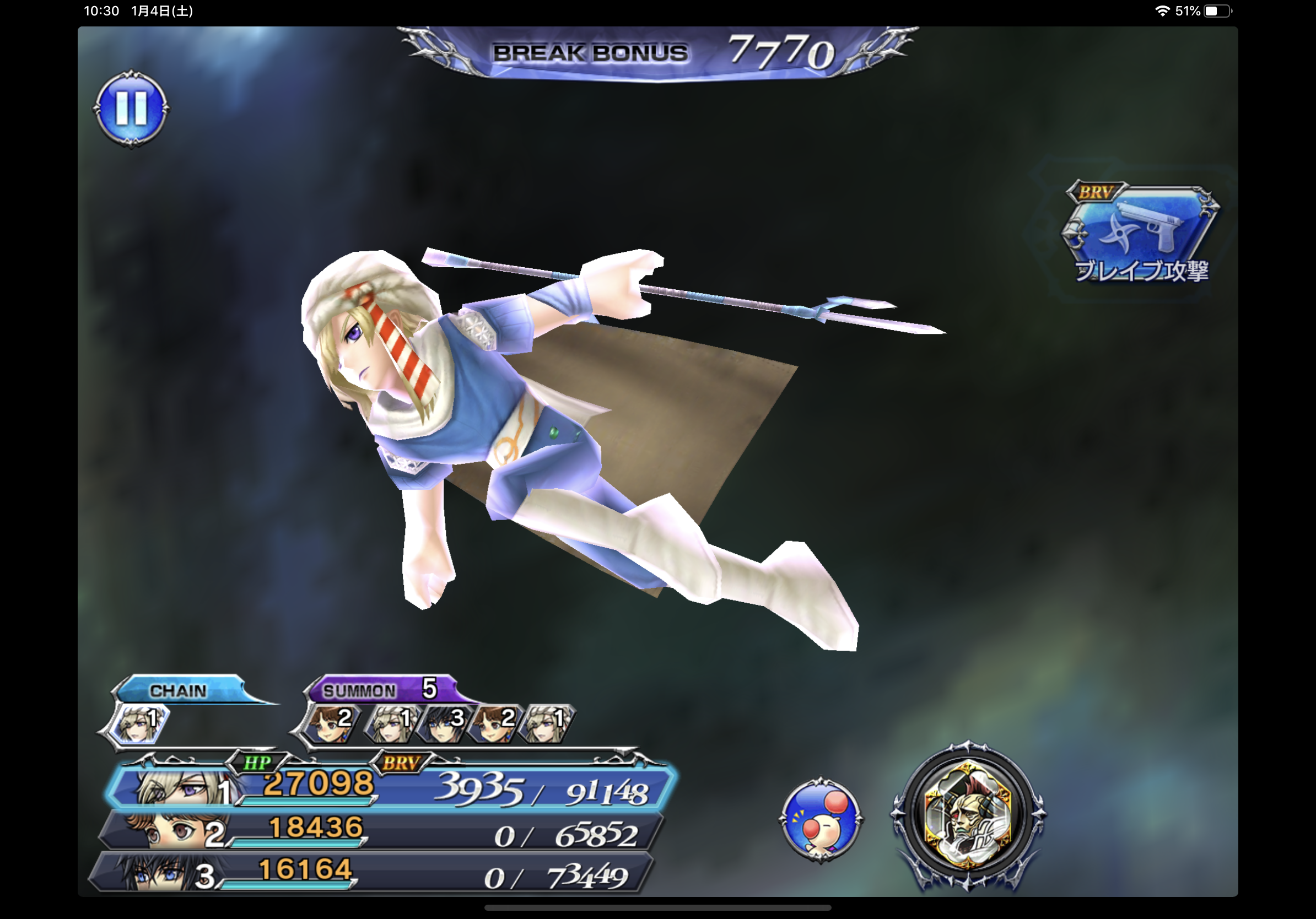
Task: Select party member 2's status row
Action: point(381,831)
